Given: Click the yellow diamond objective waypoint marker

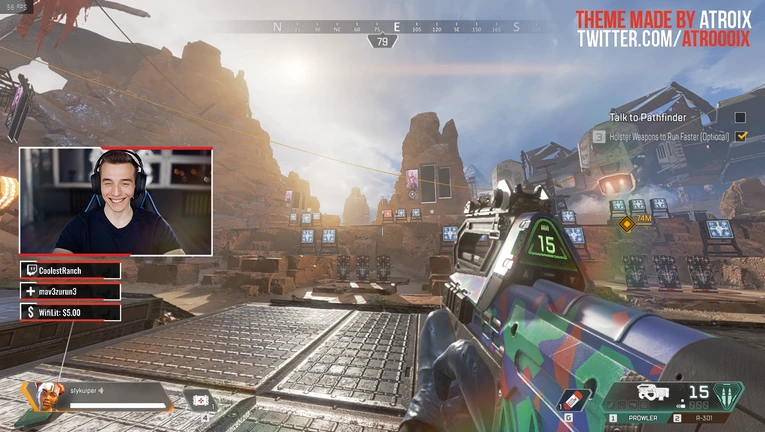Looking at the screenshot, I should (626, 224).
